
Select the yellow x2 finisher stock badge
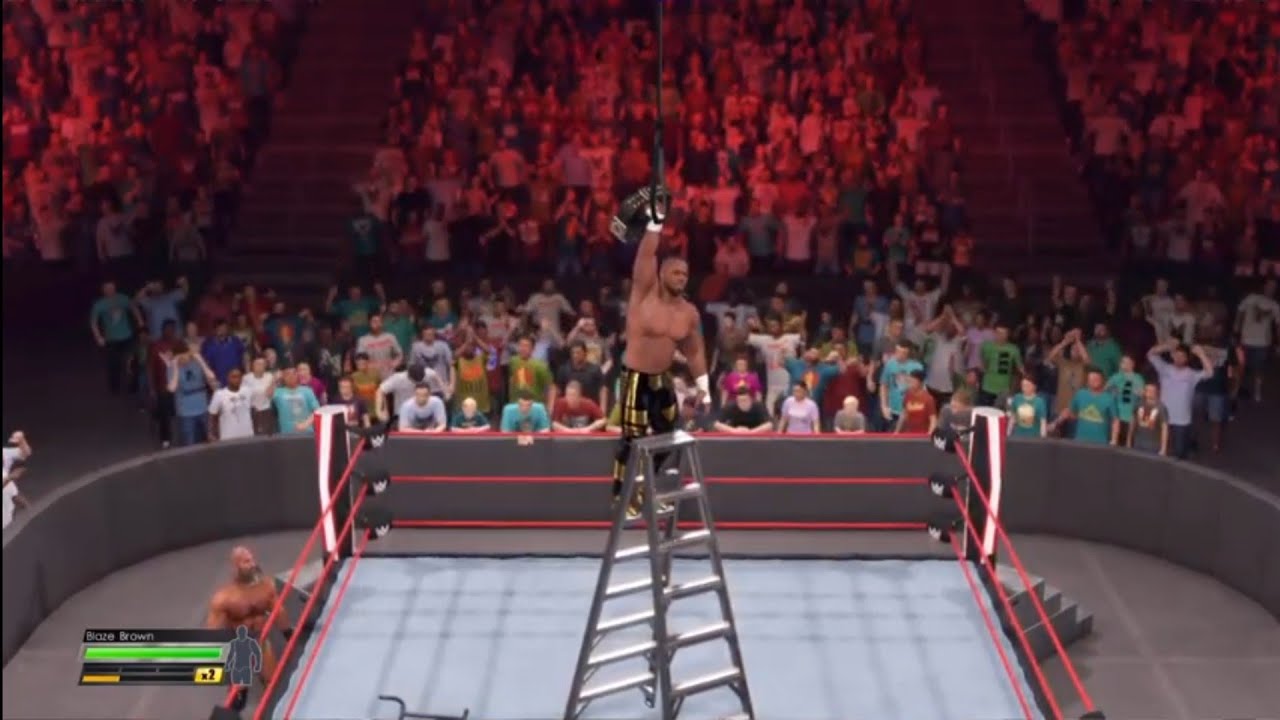tap(208, 675)
